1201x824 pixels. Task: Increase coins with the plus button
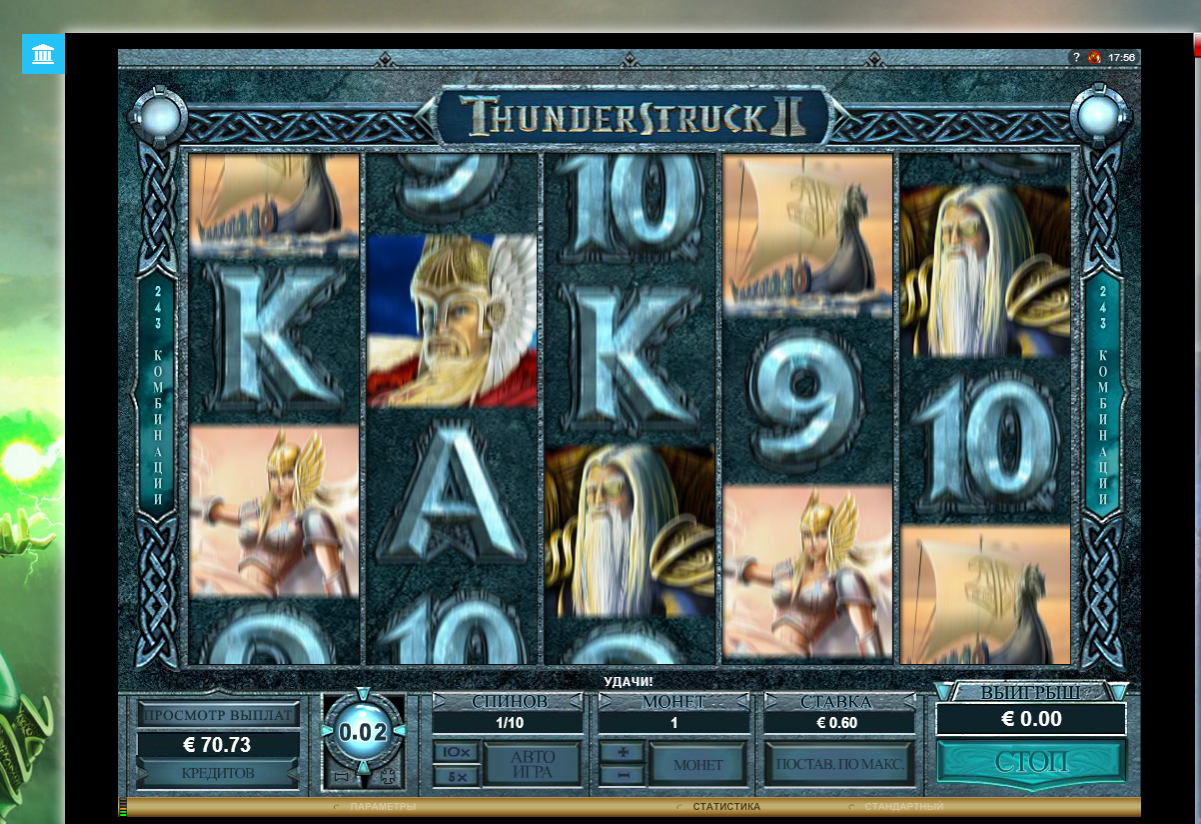tap(622, 752)
